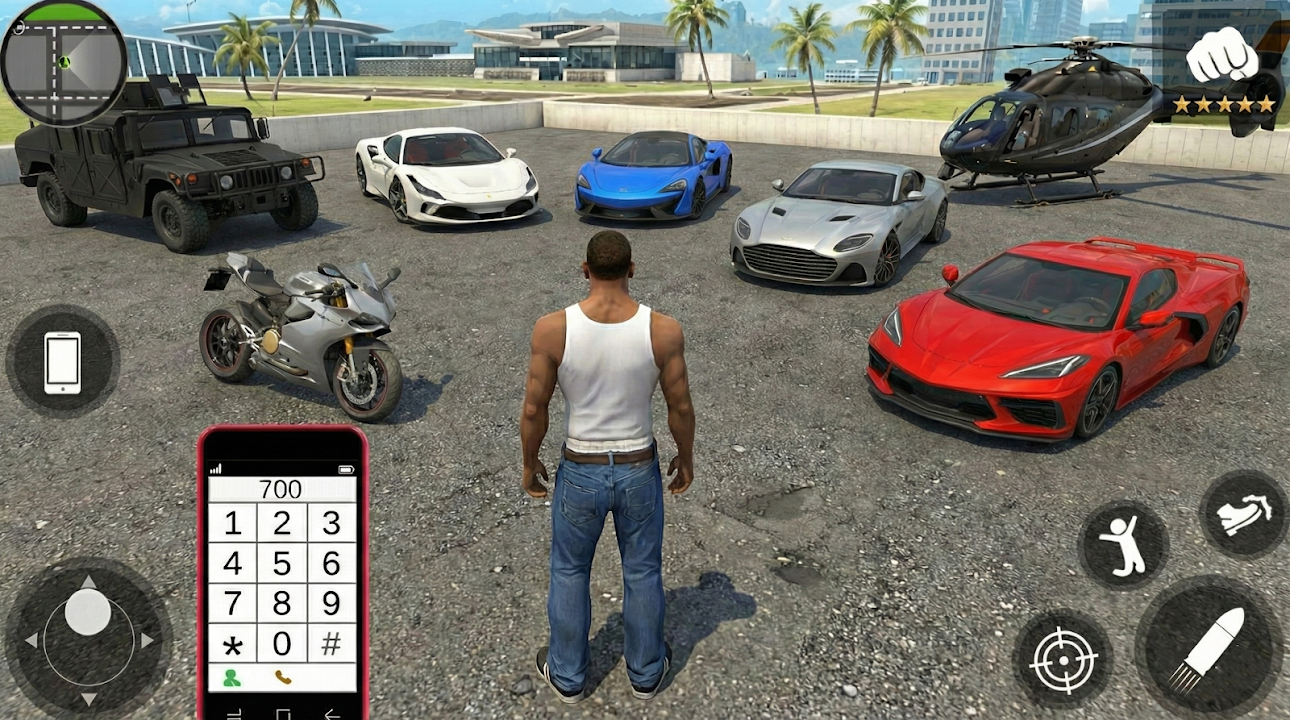
Task: Activate the jump button
Action: [x=1123, y=545]
